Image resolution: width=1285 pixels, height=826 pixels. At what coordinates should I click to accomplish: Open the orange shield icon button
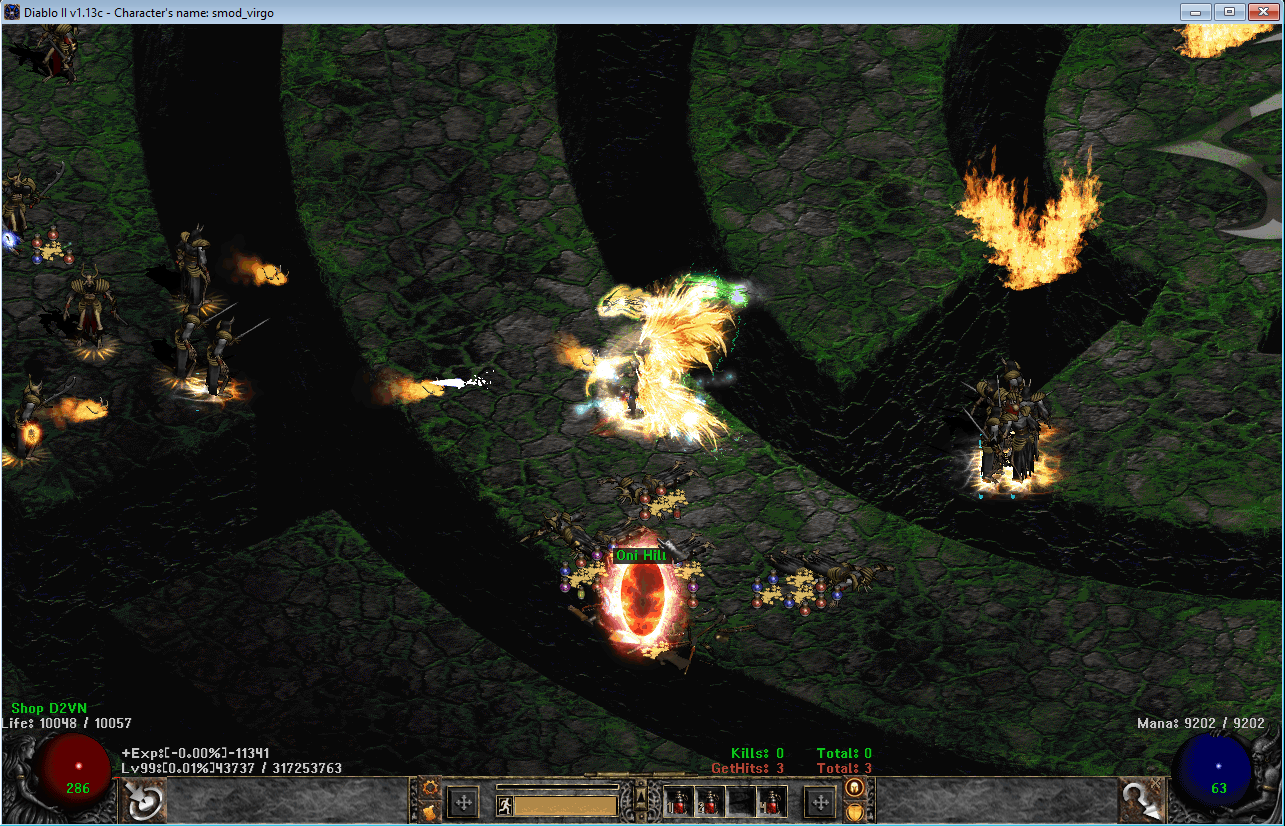click(x=854, y=811)
